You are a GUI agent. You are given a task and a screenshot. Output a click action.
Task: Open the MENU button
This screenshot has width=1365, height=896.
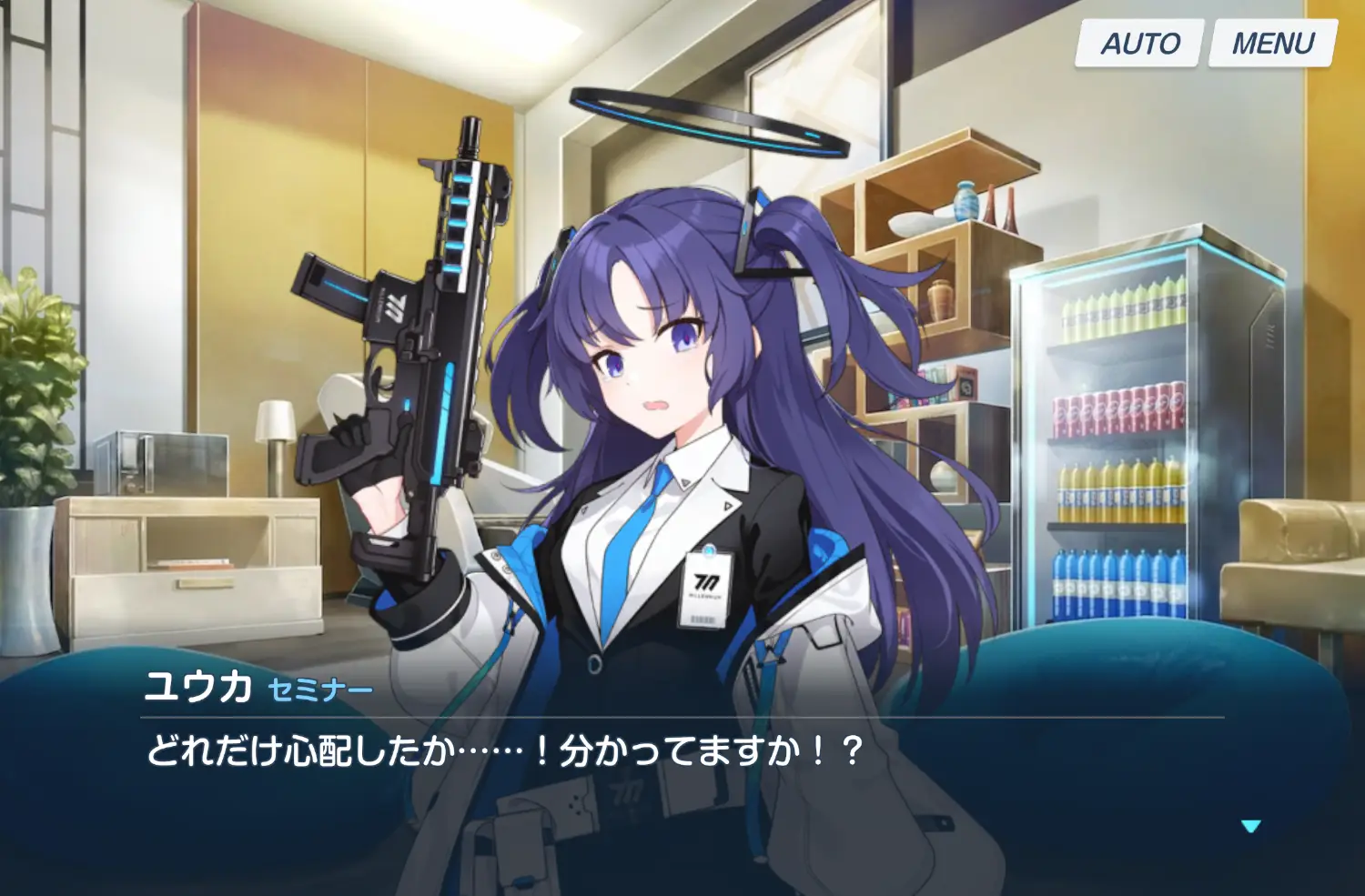tap(1272, 44)
